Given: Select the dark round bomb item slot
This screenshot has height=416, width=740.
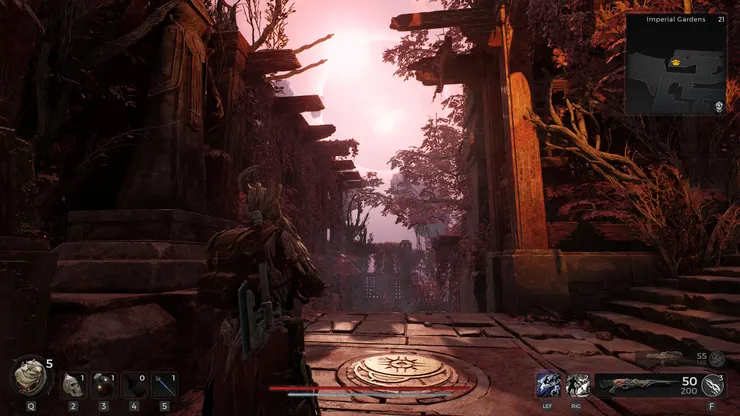Looking at the screenshot, I should click(104, 384).
